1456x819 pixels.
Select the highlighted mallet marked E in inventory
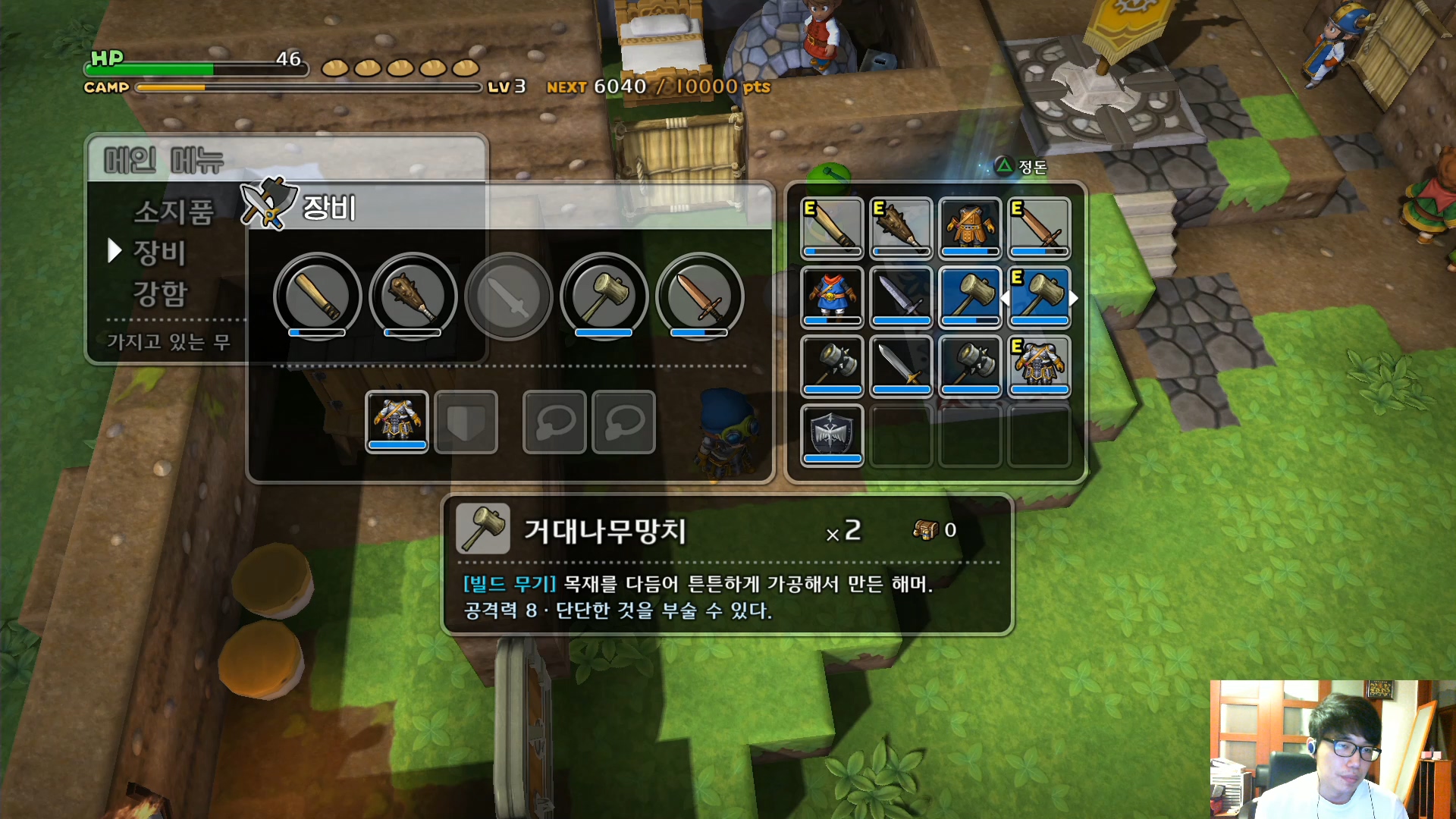coord(1039,297)
